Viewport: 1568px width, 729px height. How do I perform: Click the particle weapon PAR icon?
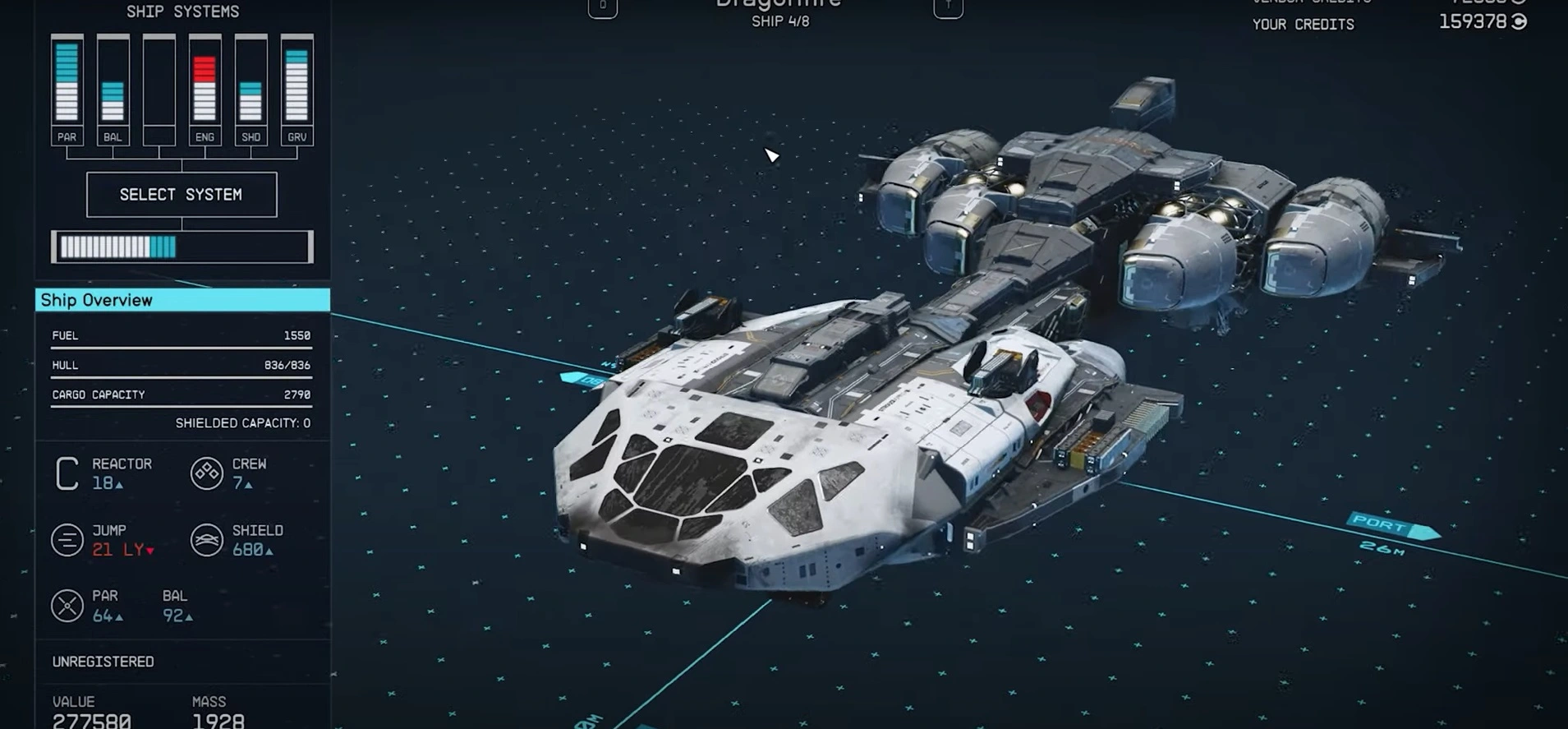click(x=67, y=606)
